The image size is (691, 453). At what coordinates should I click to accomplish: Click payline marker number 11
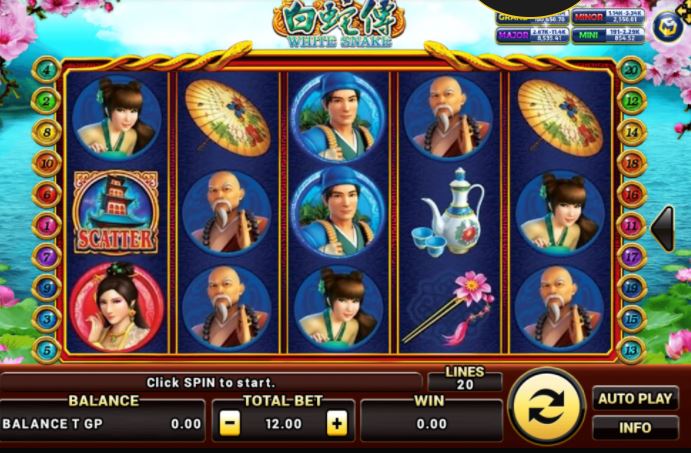click(x=631, y=225)
